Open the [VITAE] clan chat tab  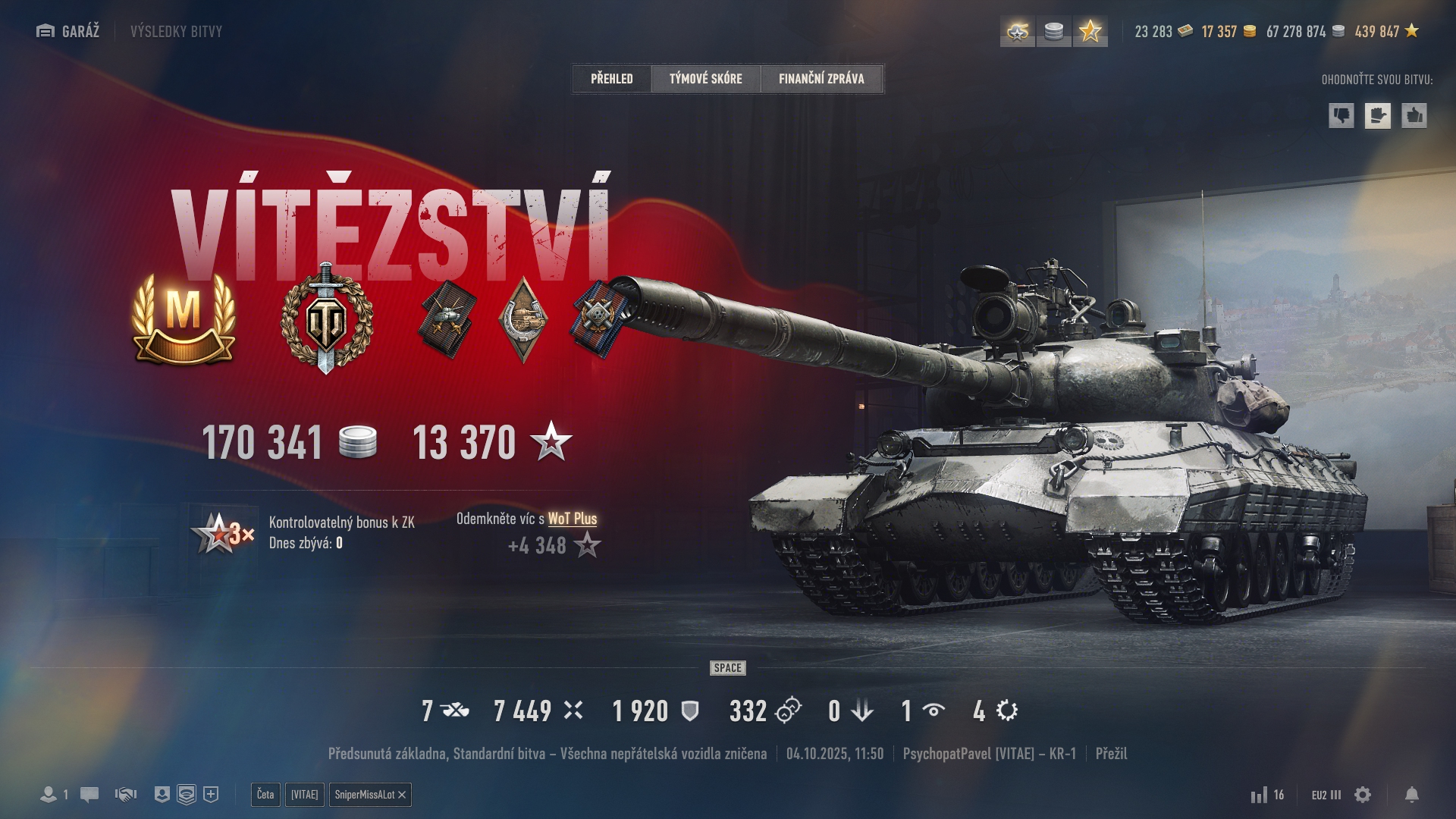pos(305,794)
